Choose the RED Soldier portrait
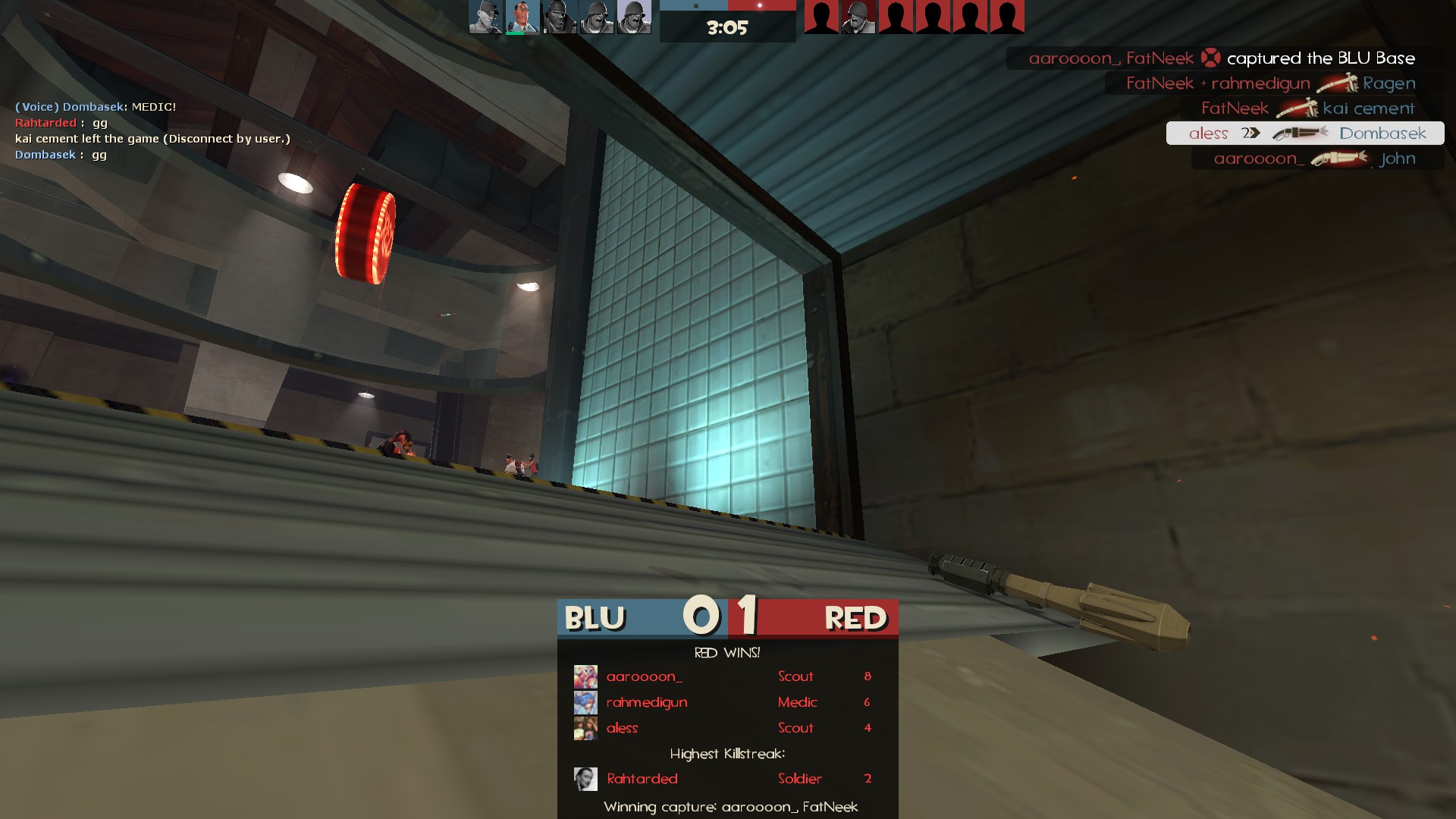The image size is (1456, 819). (858, 17)
